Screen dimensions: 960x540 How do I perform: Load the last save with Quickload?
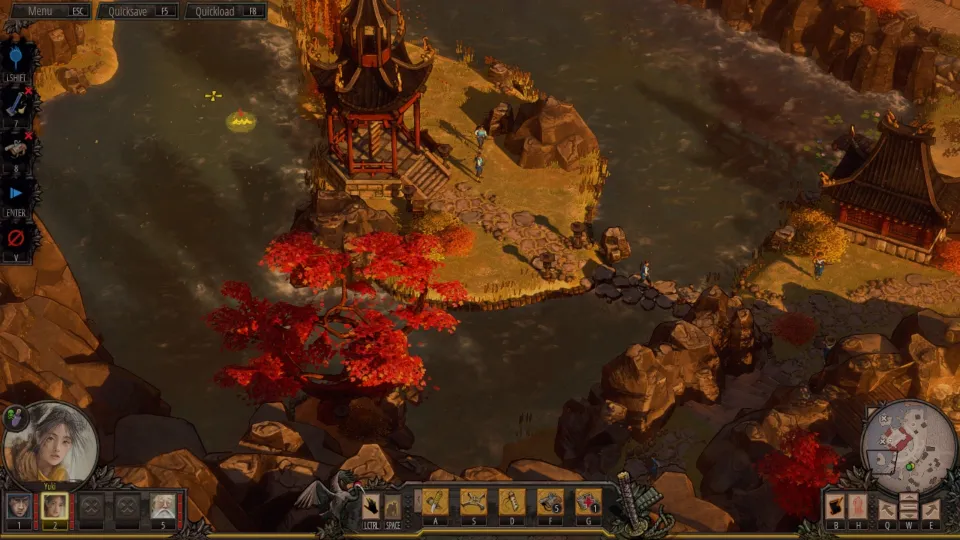pos(227,11)
